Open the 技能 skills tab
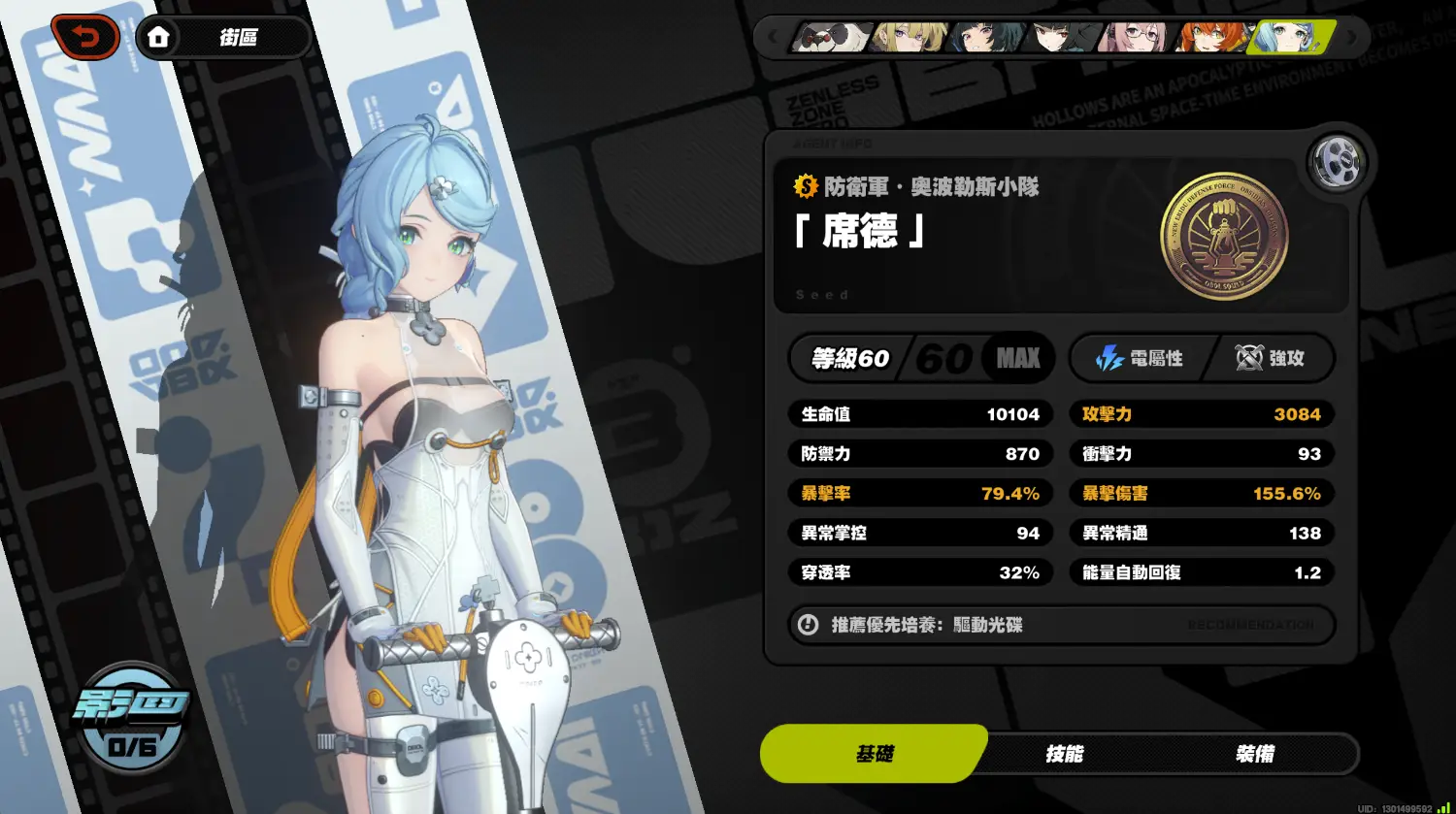 [1064, 754]
